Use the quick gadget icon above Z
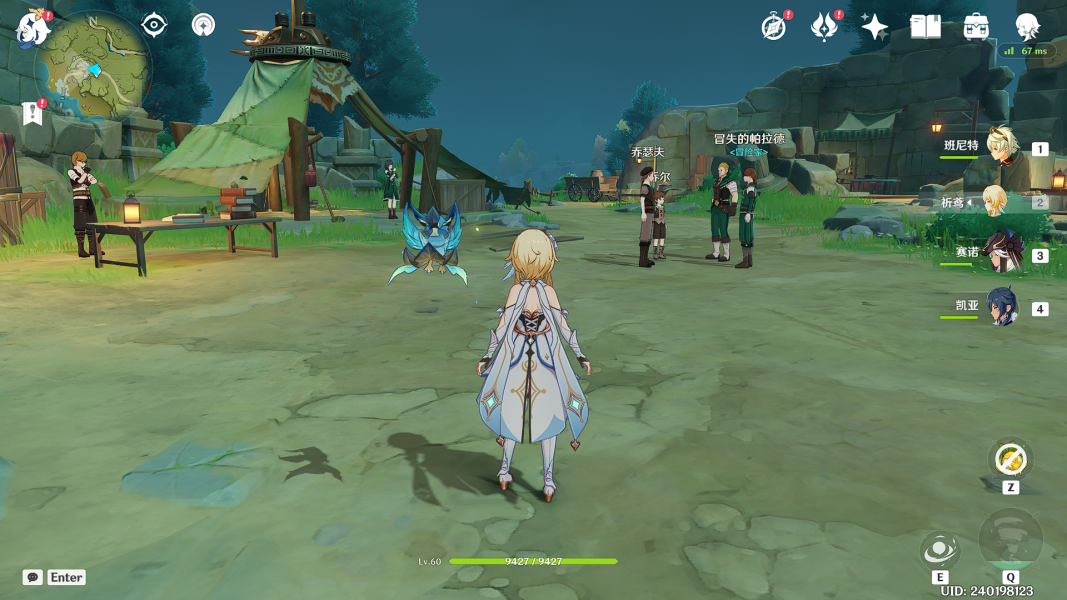This screenshot has height=600, width=1067. click(1011, 459)
